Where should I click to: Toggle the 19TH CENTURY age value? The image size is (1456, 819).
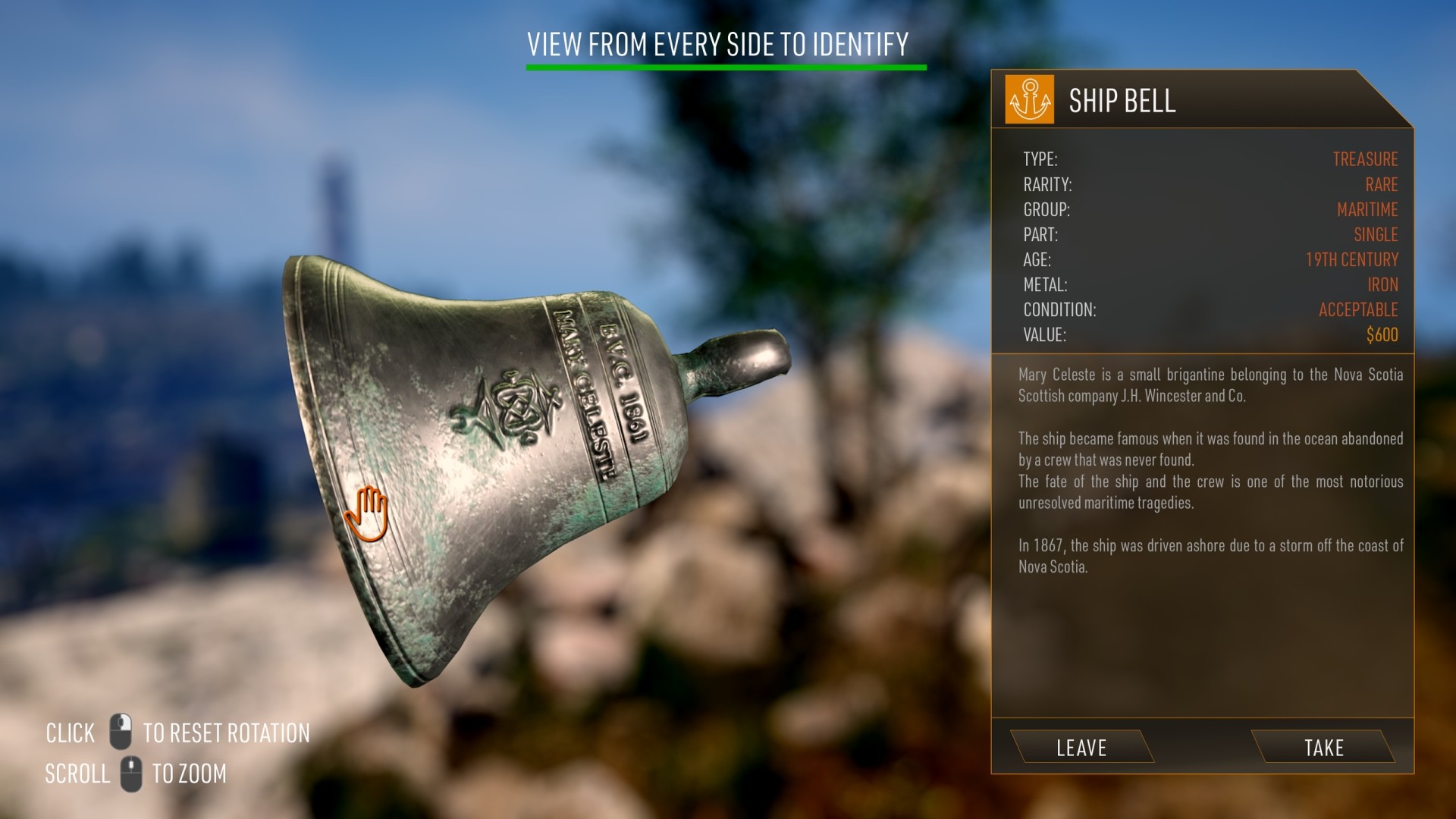click(1354, 260)
